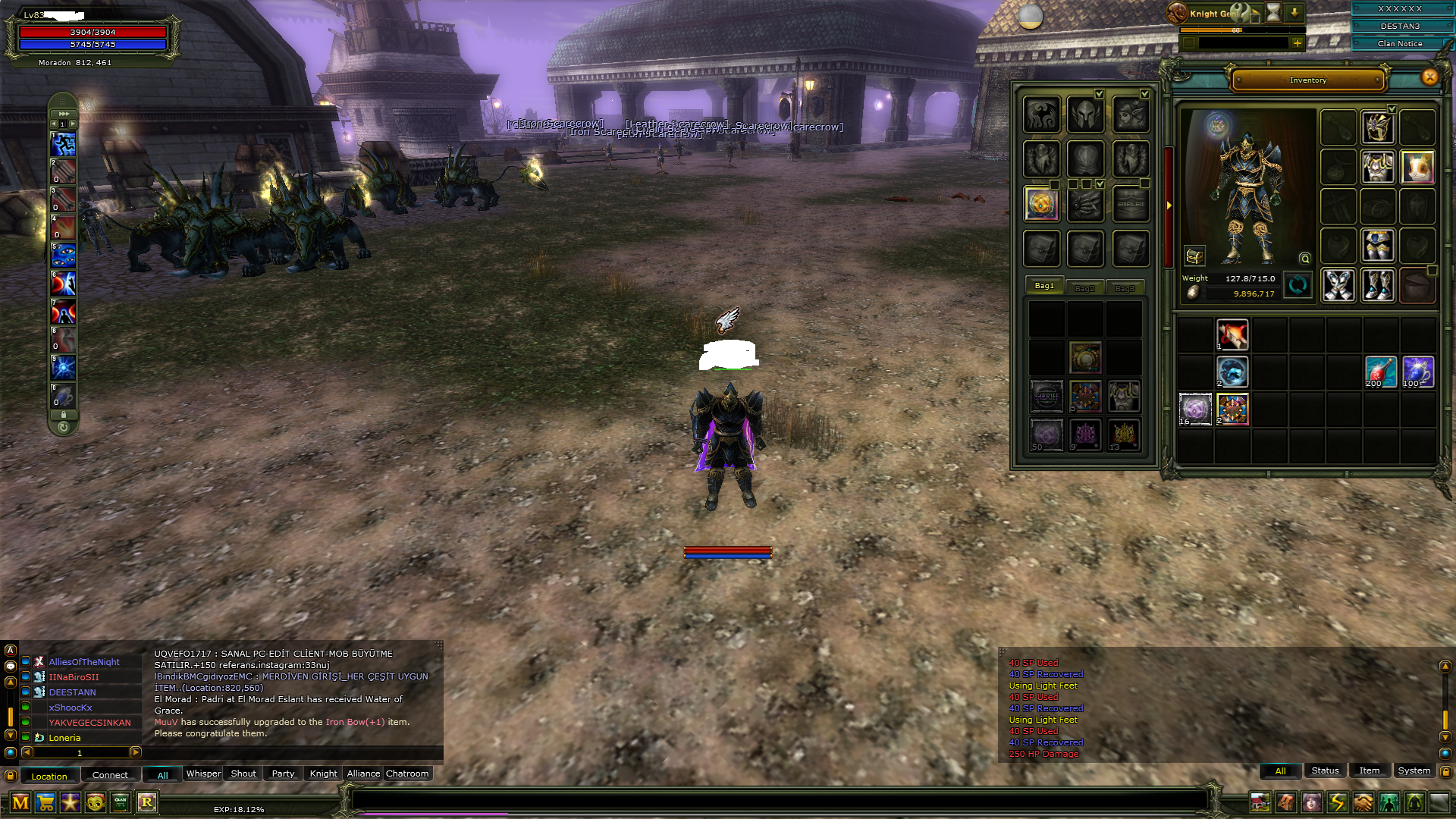Viewport: 1456px width, 819px height.
Task: Open the shopping cart store icon
Action: coord(45,802)
